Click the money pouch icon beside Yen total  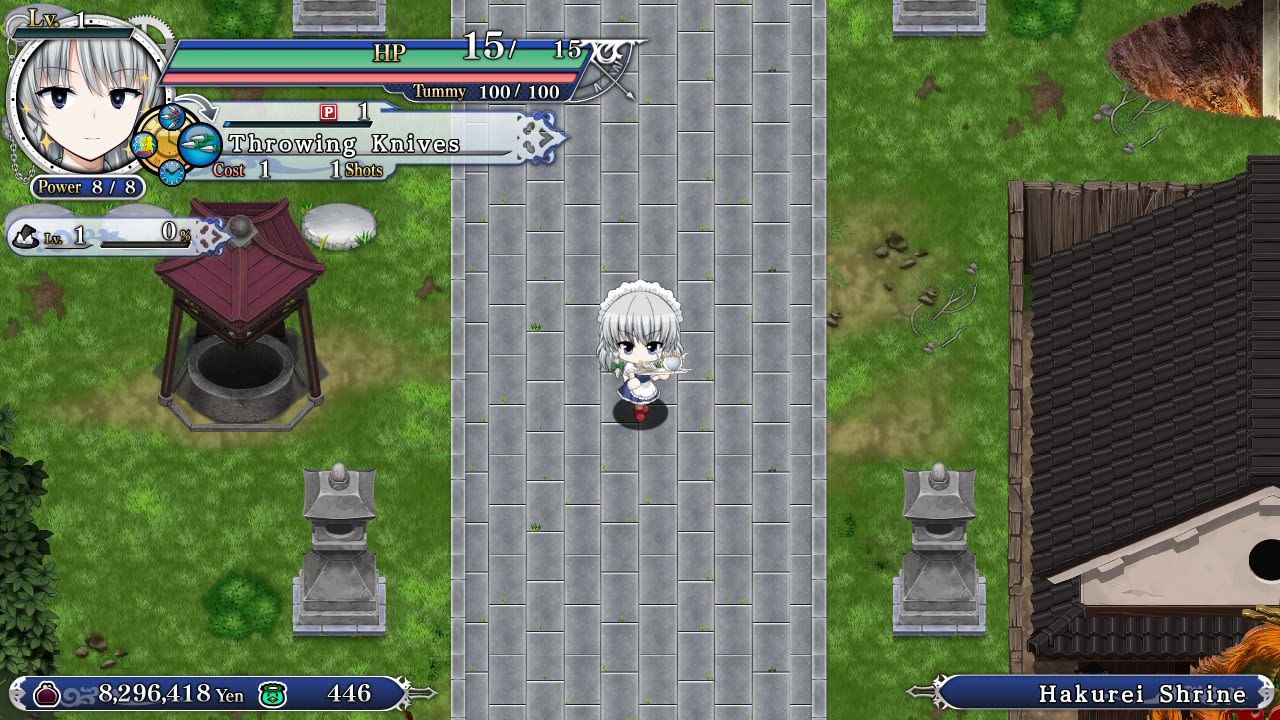(x=46, y=693)
